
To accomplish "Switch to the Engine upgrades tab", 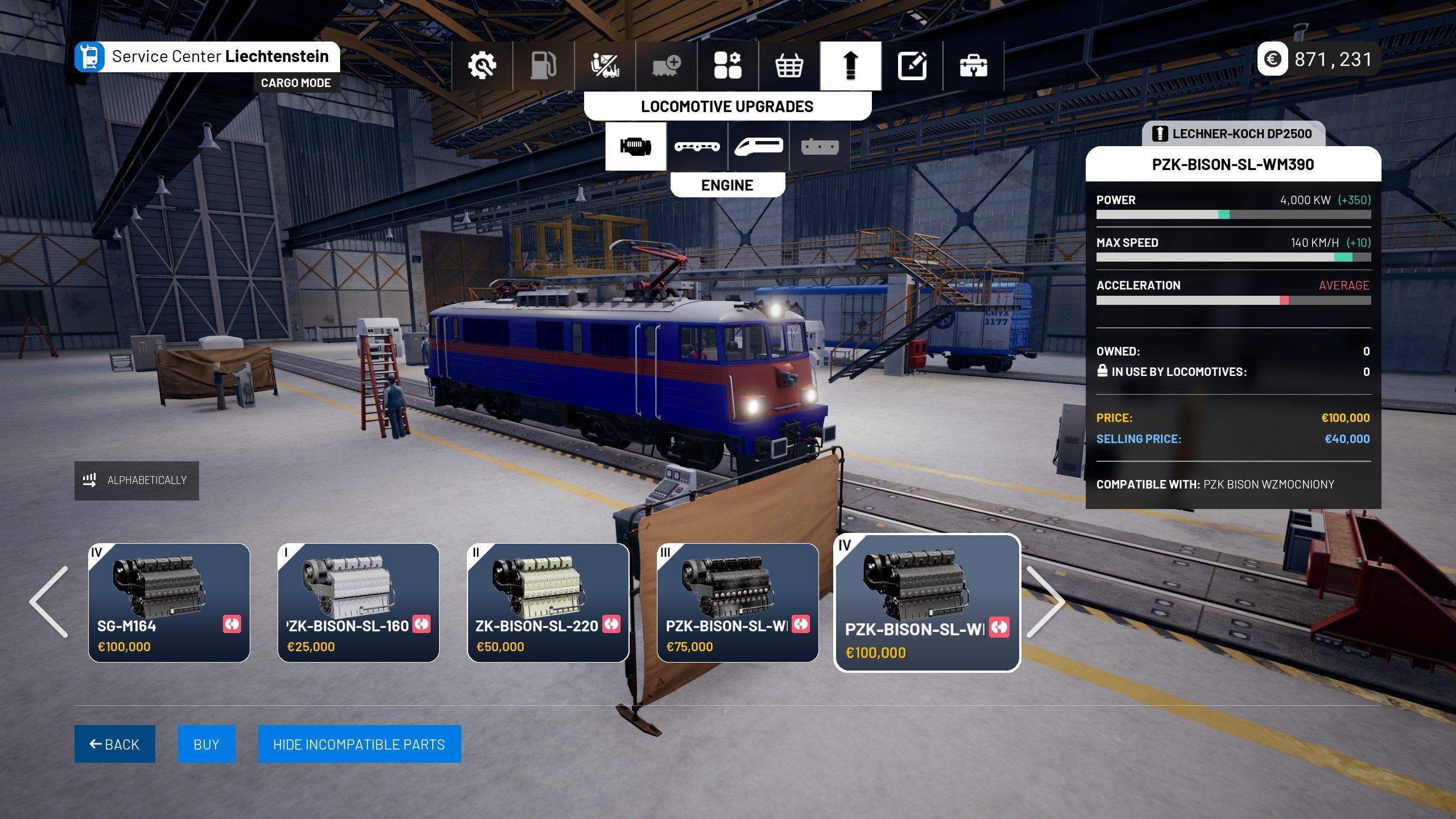I will point(635,146).
